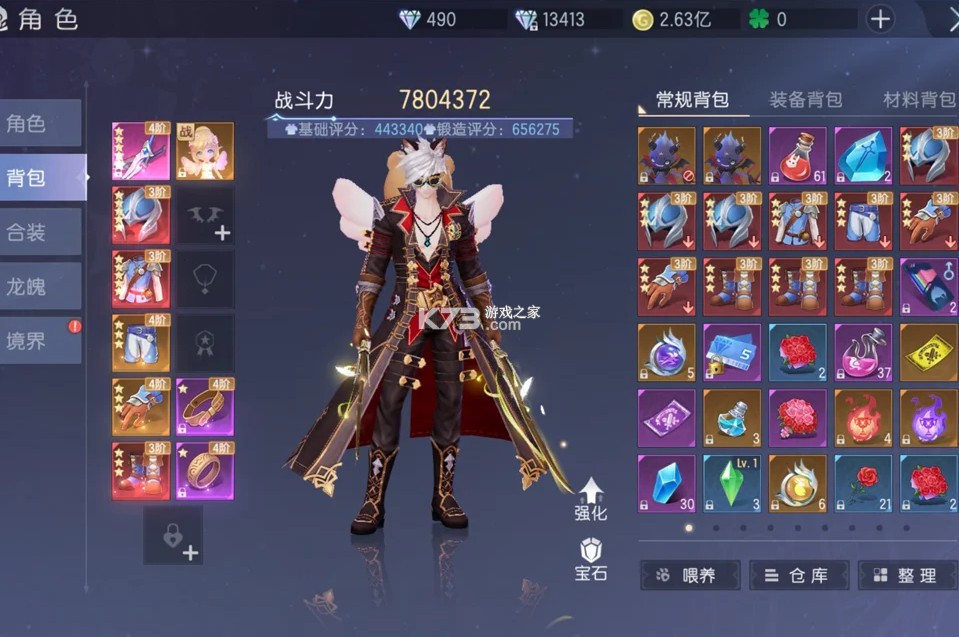
Task: Open the 仓库 warehouse
Action: 798,575
